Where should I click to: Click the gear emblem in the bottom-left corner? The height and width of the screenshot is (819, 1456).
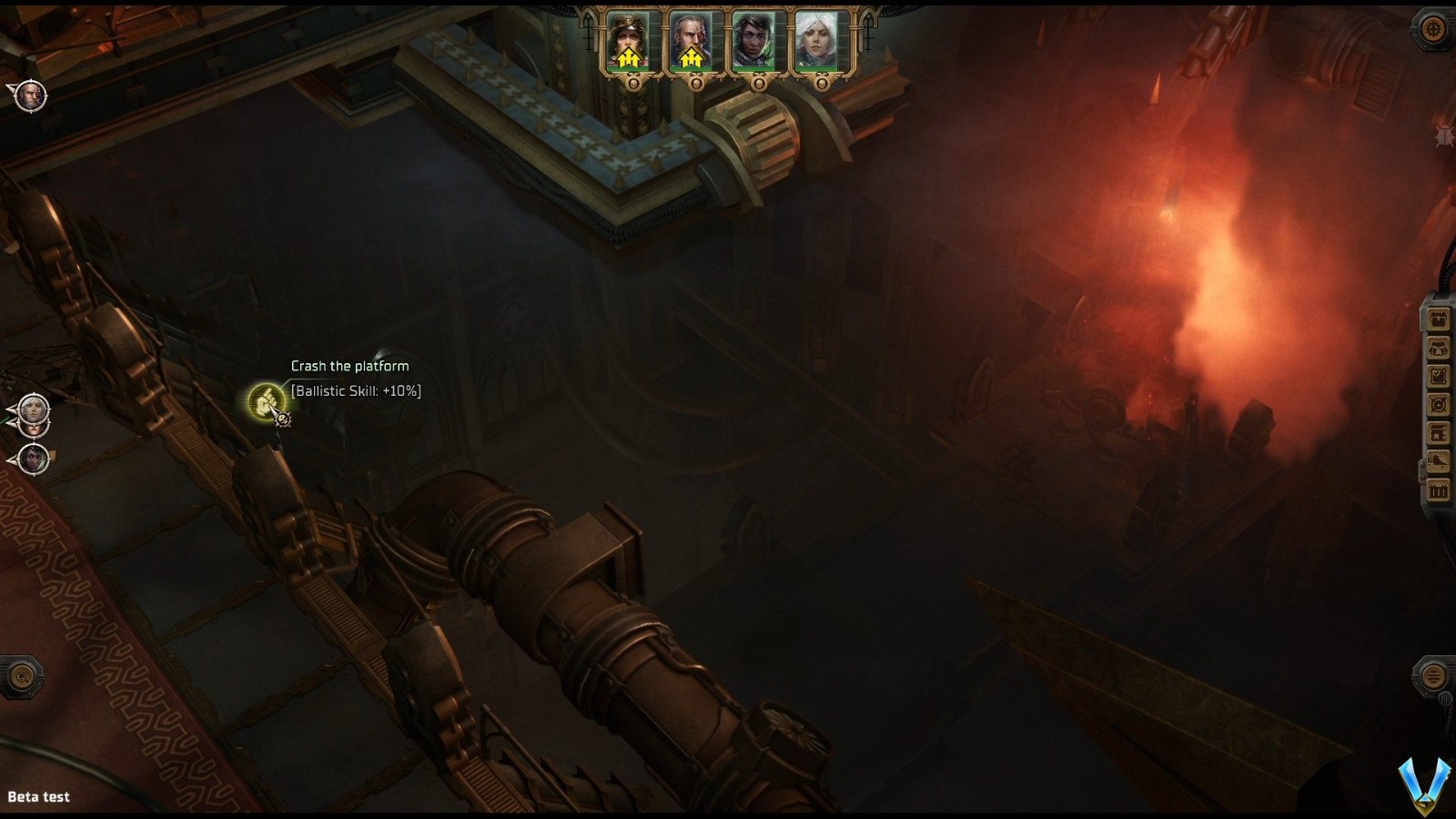pos(22,678)
